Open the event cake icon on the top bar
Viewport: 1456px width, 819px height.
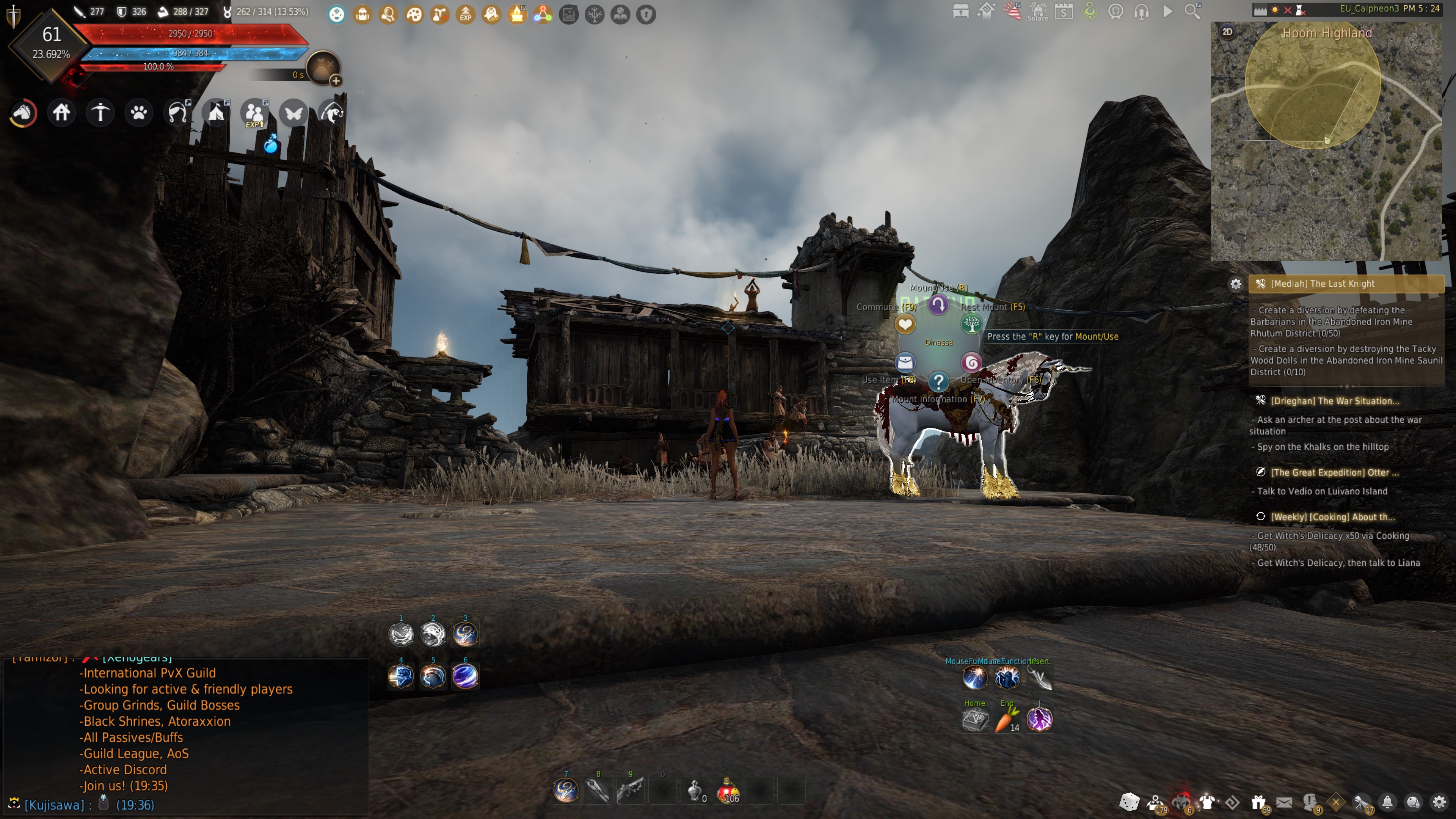(518, 14)
